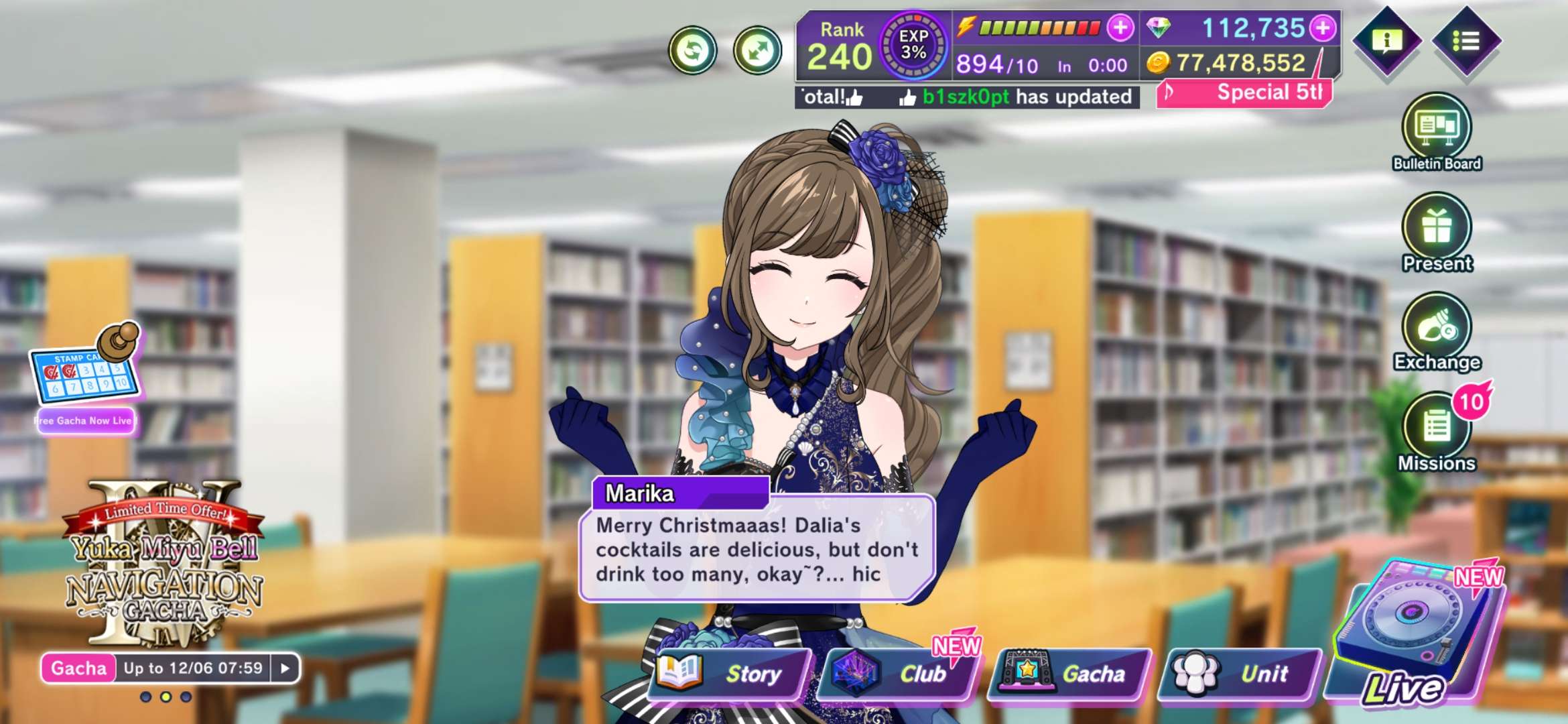Screen dimensions: 1568x724
Task: Start Live from the turntable button
Action: (x=1414, y=637)
